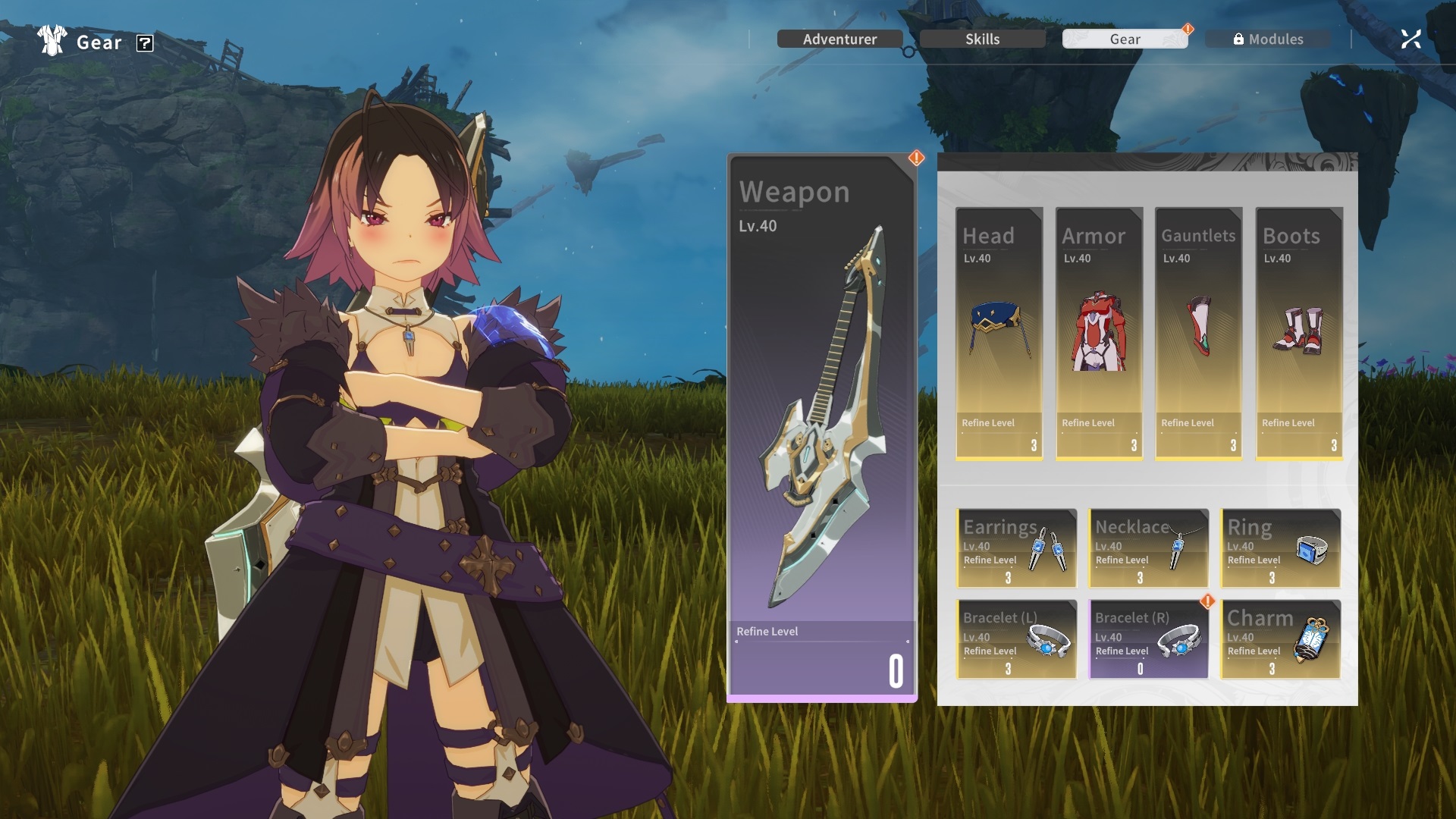The image size is (1456, 819).
Task: Select the Gauntlets gear slot
Action: click(1198, 334)
